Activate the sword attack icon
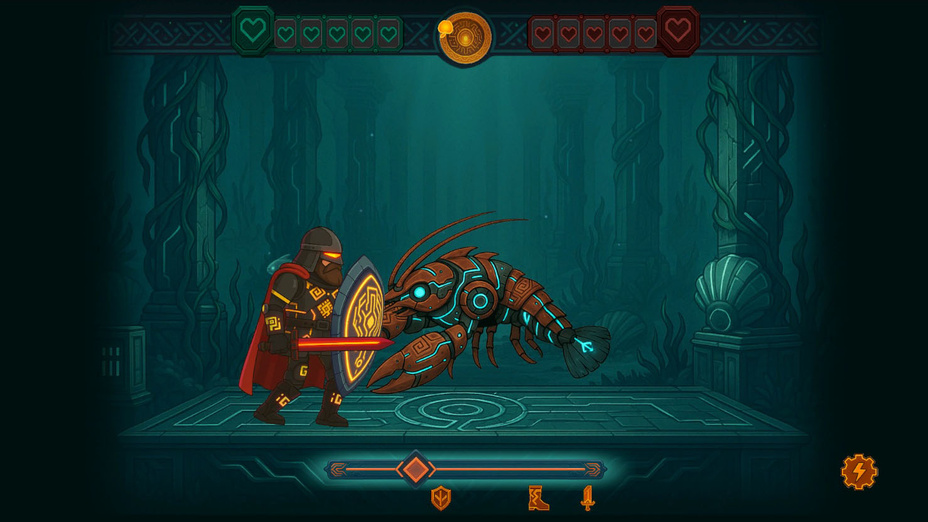The width and height of the screenshot is (928, 522). coord(587,498)
